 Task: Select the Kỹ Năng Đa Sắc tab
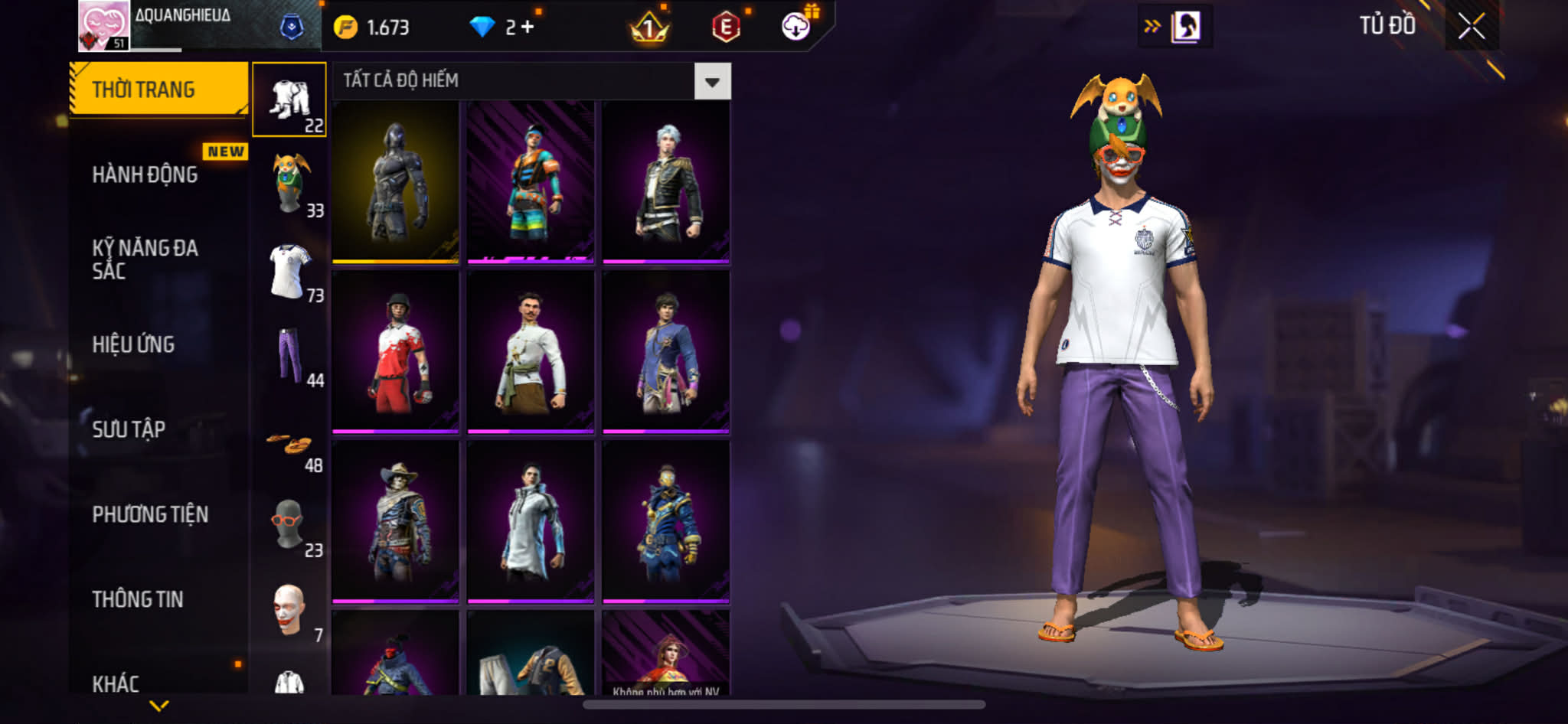(x=145, y=259)
